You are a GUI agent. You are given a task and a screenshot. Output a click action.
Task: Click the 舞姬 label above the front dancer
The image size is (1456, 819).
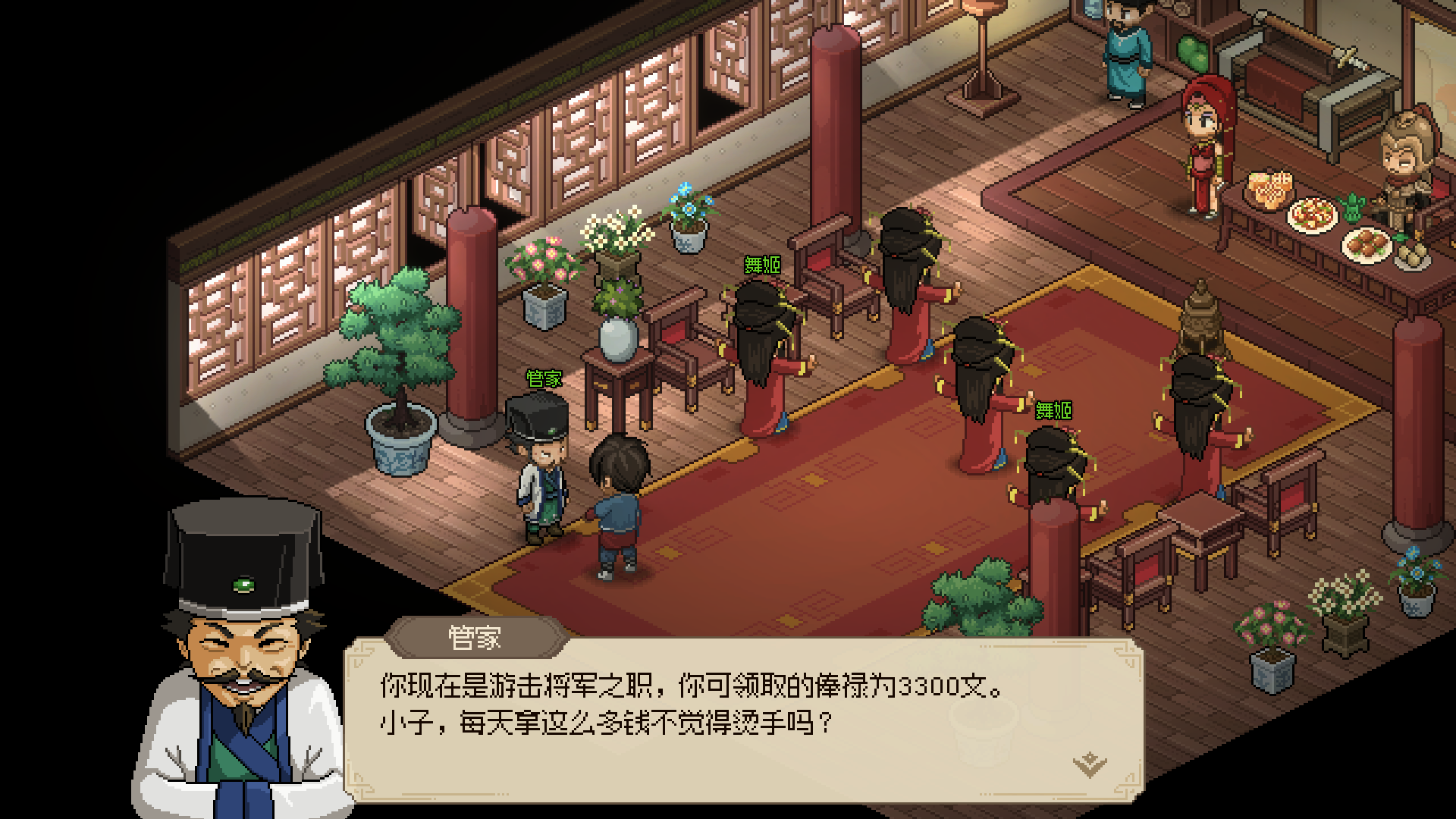click(x=761, y=265)
